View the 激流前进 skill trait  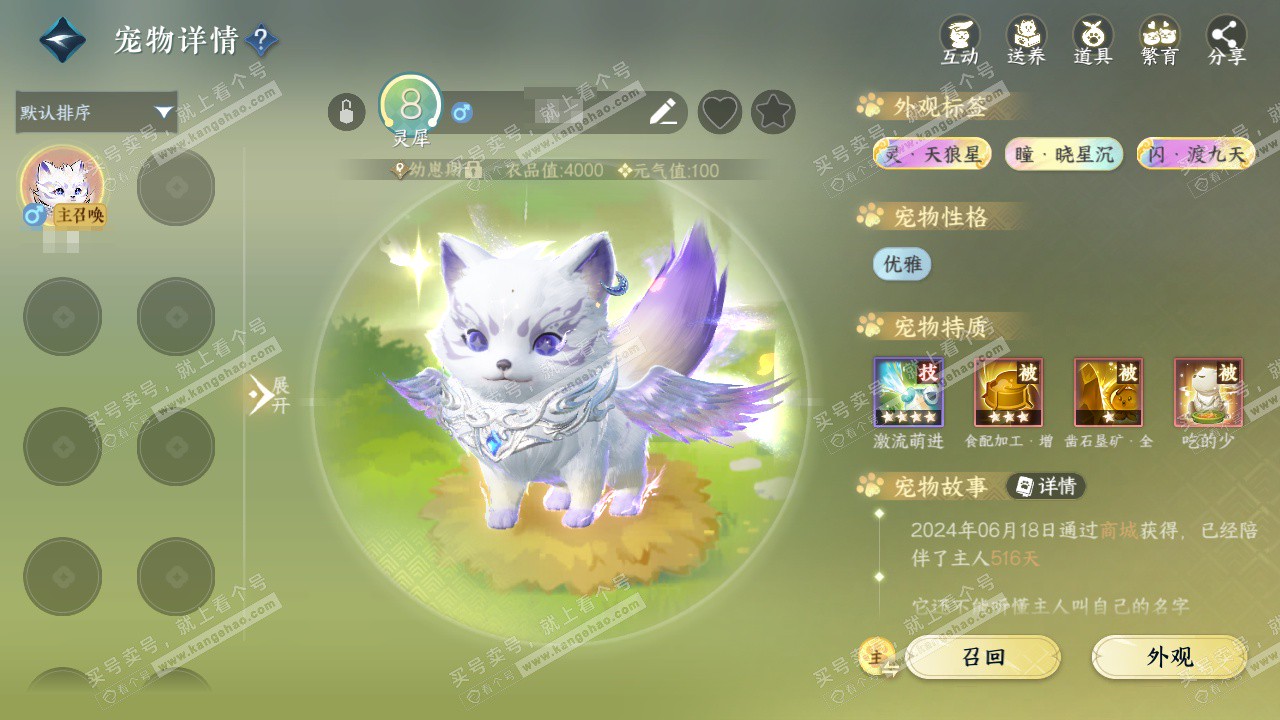[908, 393]
